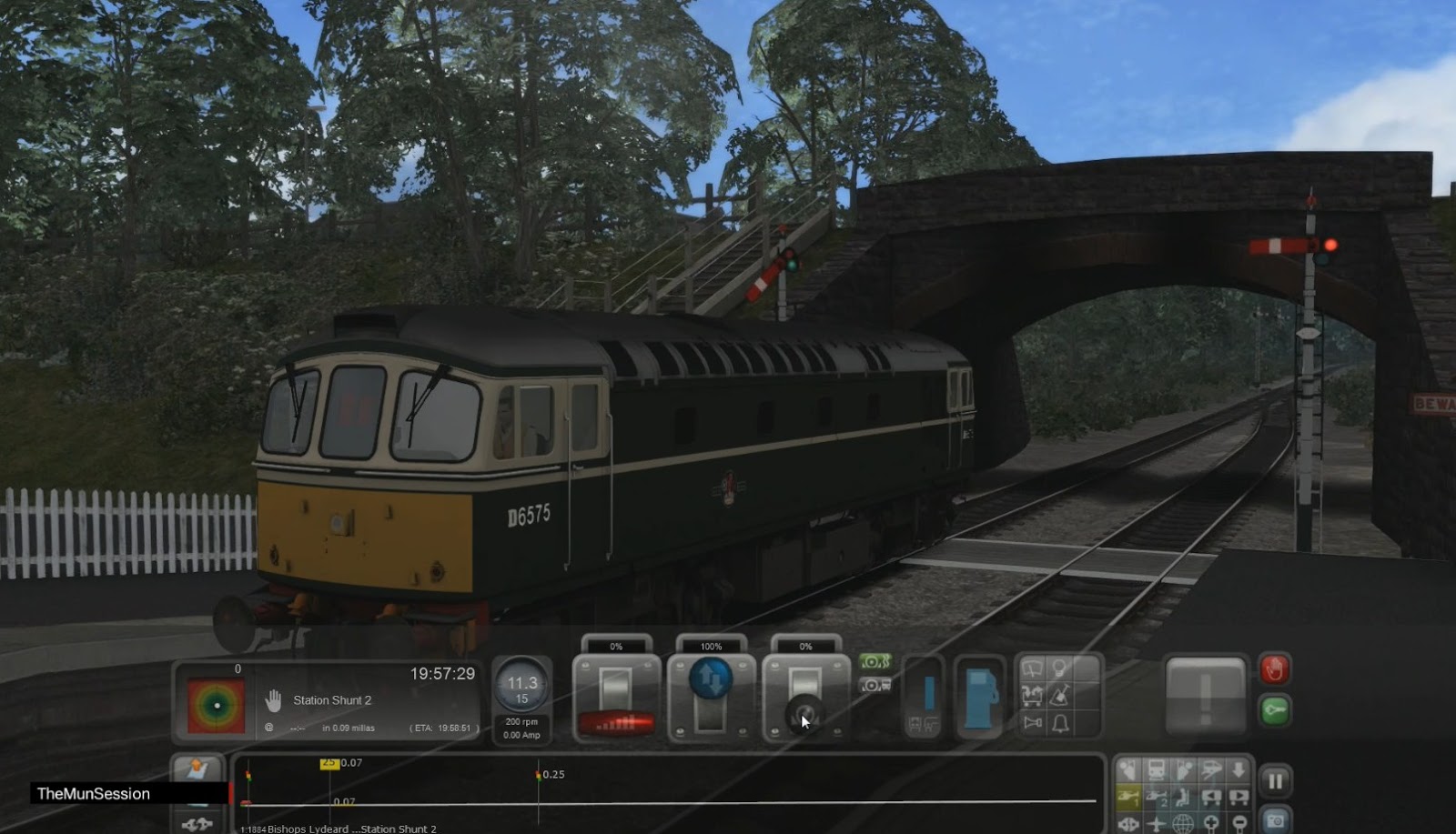The width and height of the screenshot is (1456, 834).
Task: Couple the wagons
Action: tap(1032, 697)
